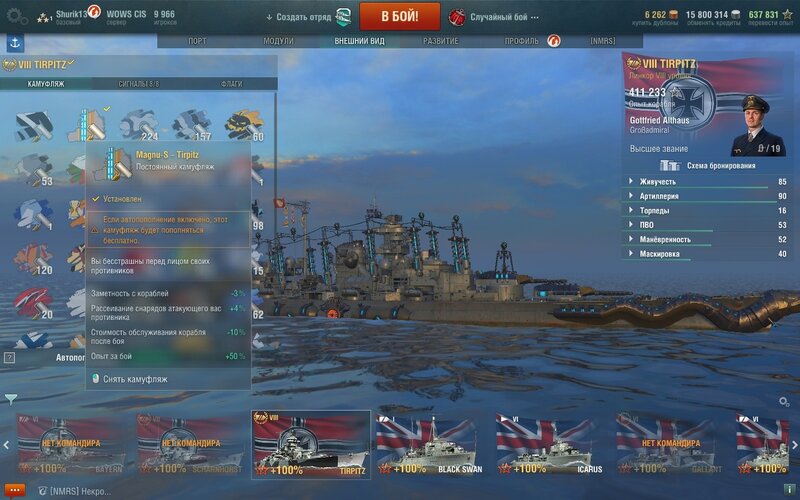Remove camouflage via Снять камуфляж

click(135, 379)
